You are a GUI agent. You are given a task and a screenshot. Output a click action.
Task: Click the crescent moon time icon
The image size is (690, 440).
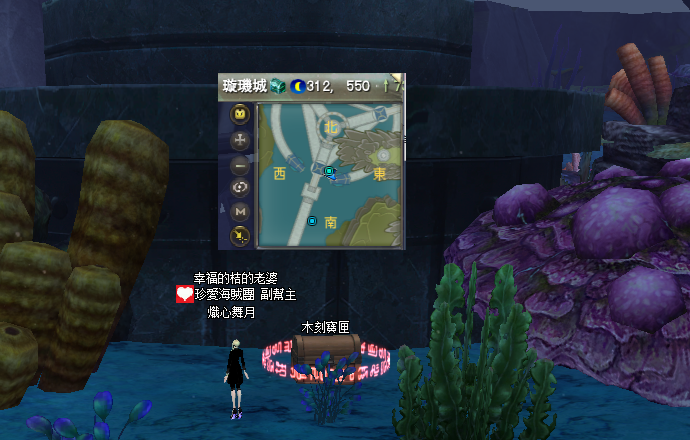point(298,86)
